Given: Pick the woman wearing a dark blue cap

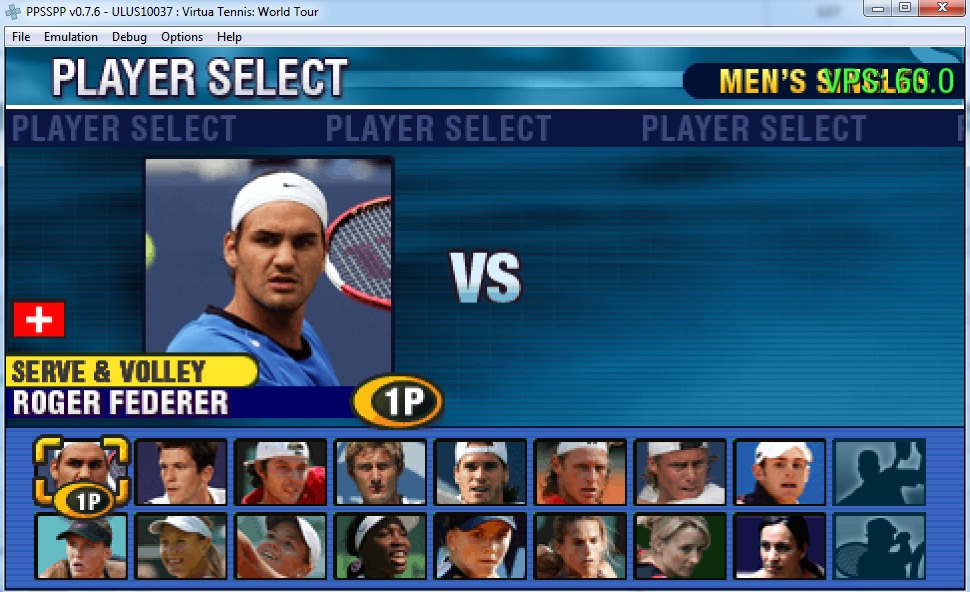Looking at the screenshot, I should [480, 546].
